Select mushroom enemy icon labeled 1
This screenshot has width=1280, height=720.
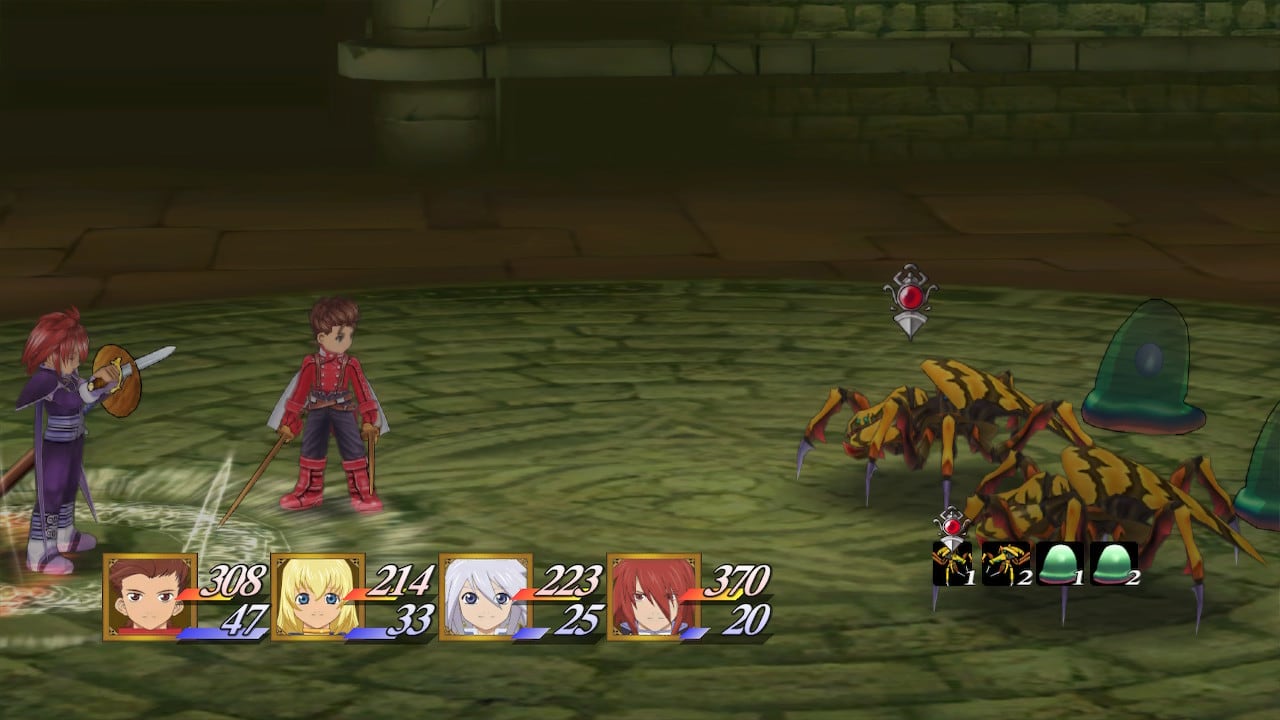(x=1058, y=567)
